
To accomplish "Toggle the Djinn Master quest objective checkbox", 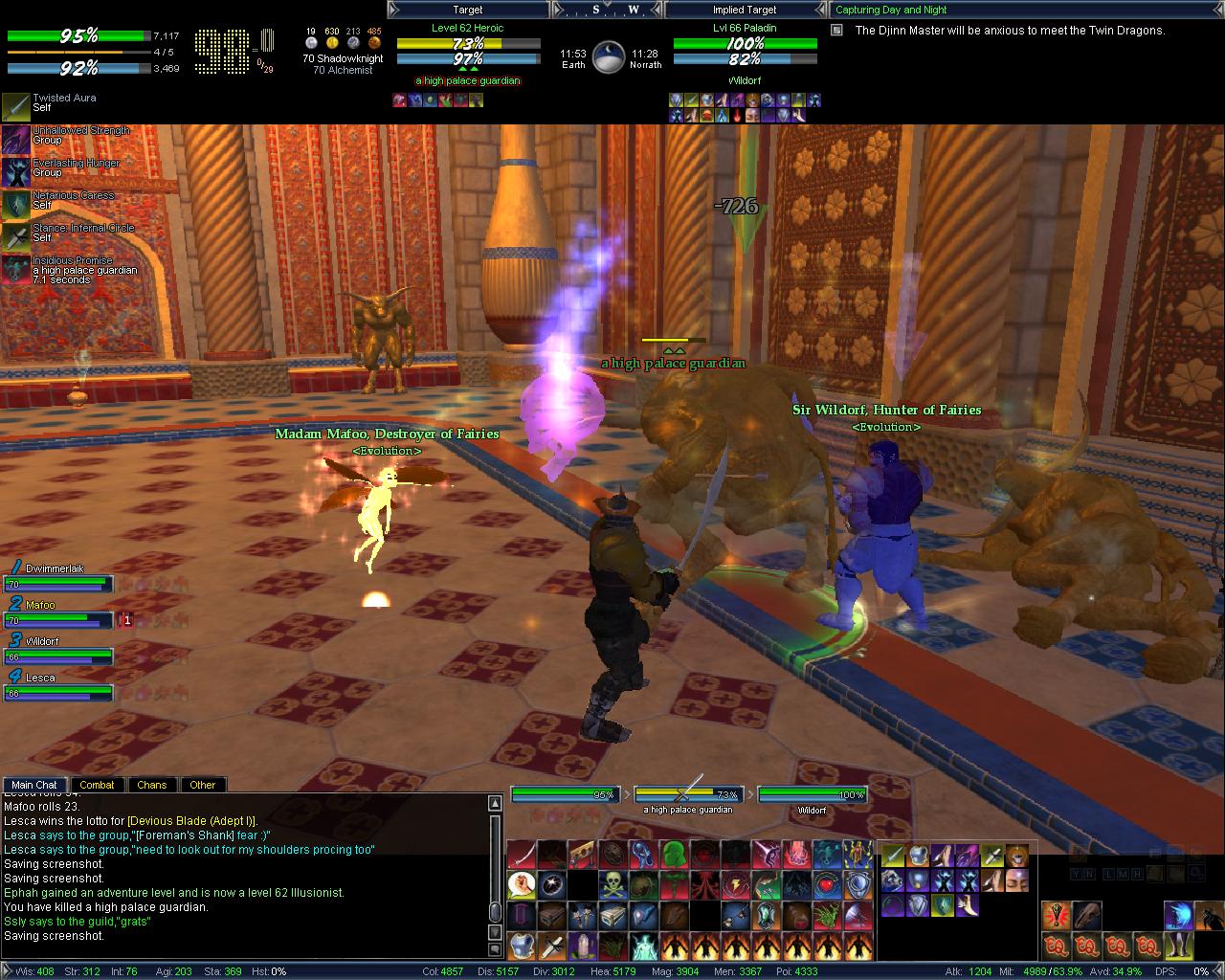I will 836,31.
